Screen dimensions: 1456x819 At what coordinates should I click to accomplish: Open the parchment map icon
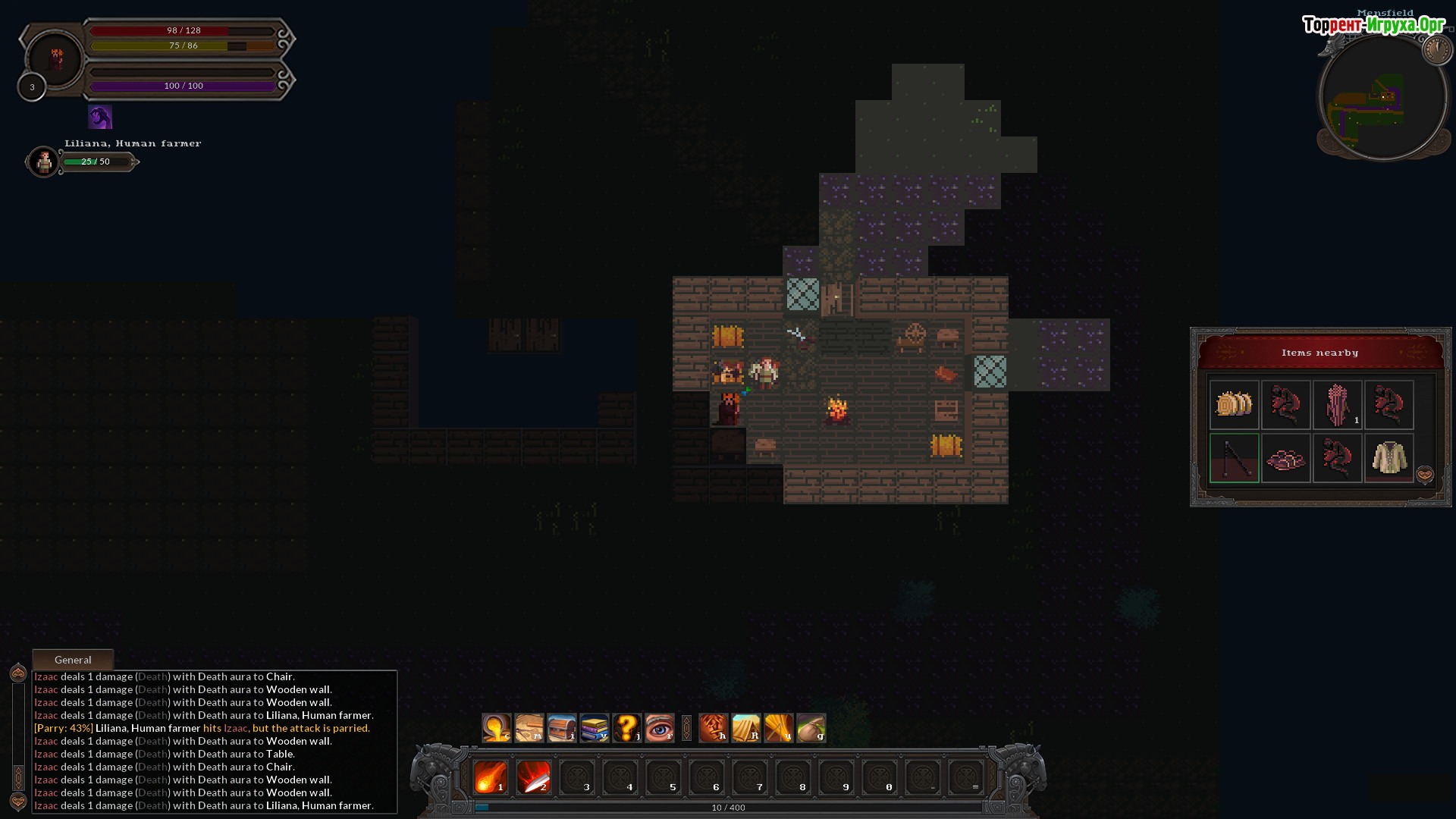point(529,728)
